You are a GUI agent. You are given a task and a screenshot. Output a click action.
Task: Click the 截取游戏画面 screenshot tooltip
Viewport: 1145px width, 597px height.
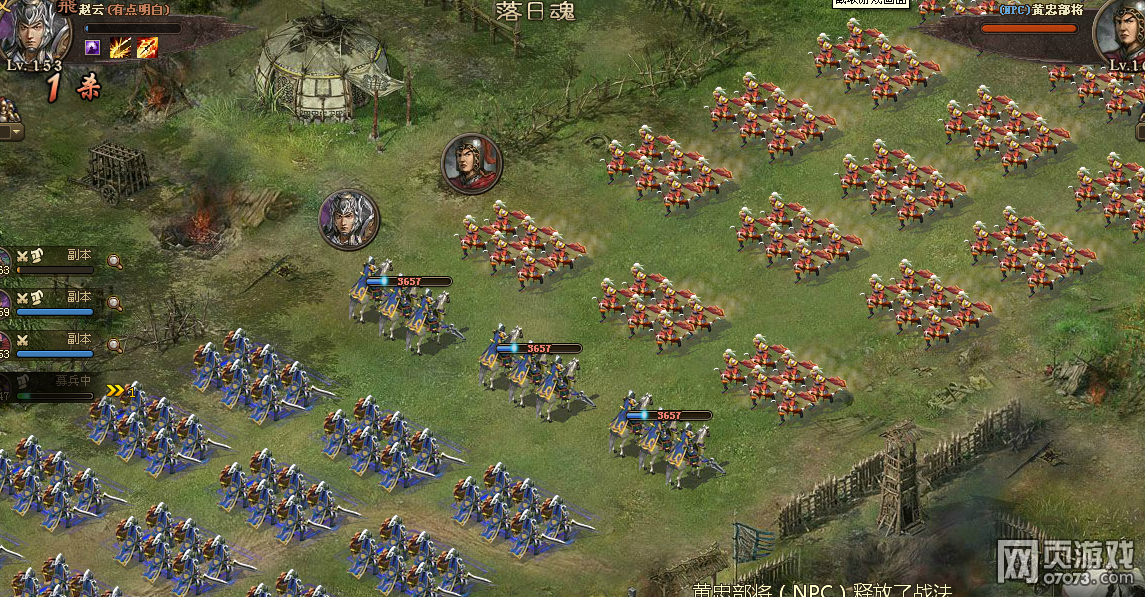(x=871, y=3)
